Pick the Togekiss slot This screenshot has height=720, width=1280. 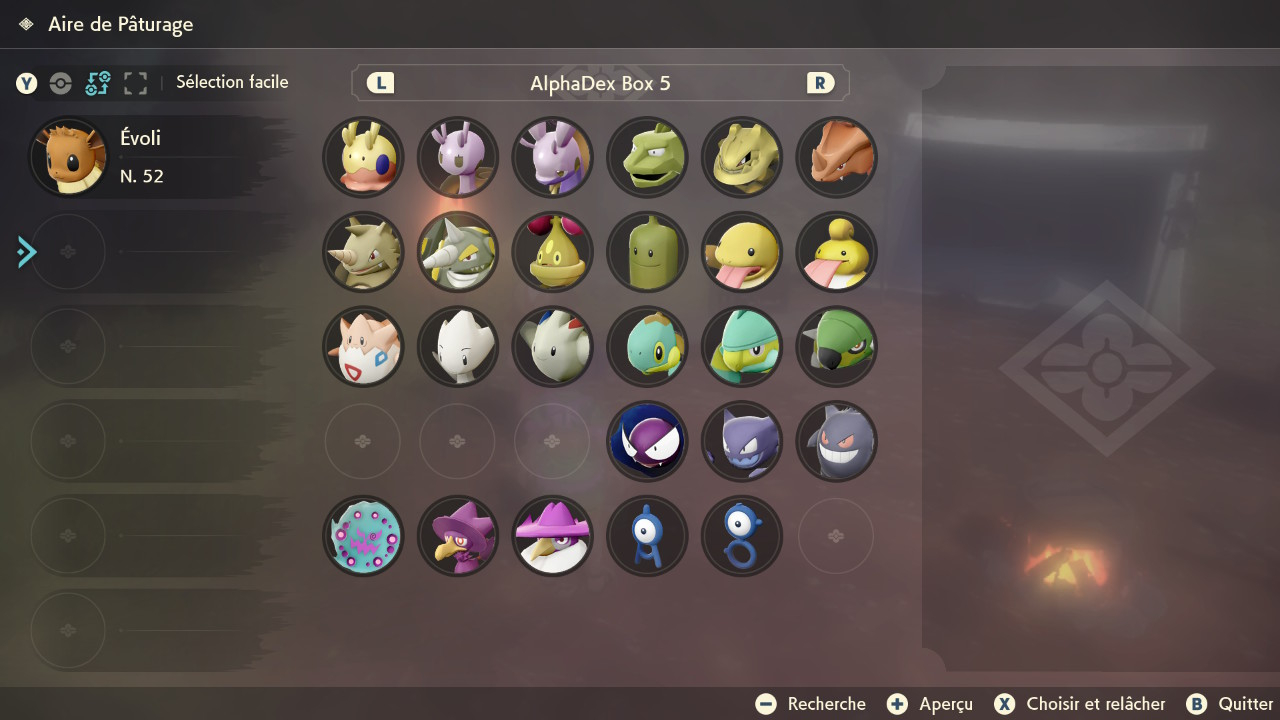pyautogui.click(x=553, y=346)
